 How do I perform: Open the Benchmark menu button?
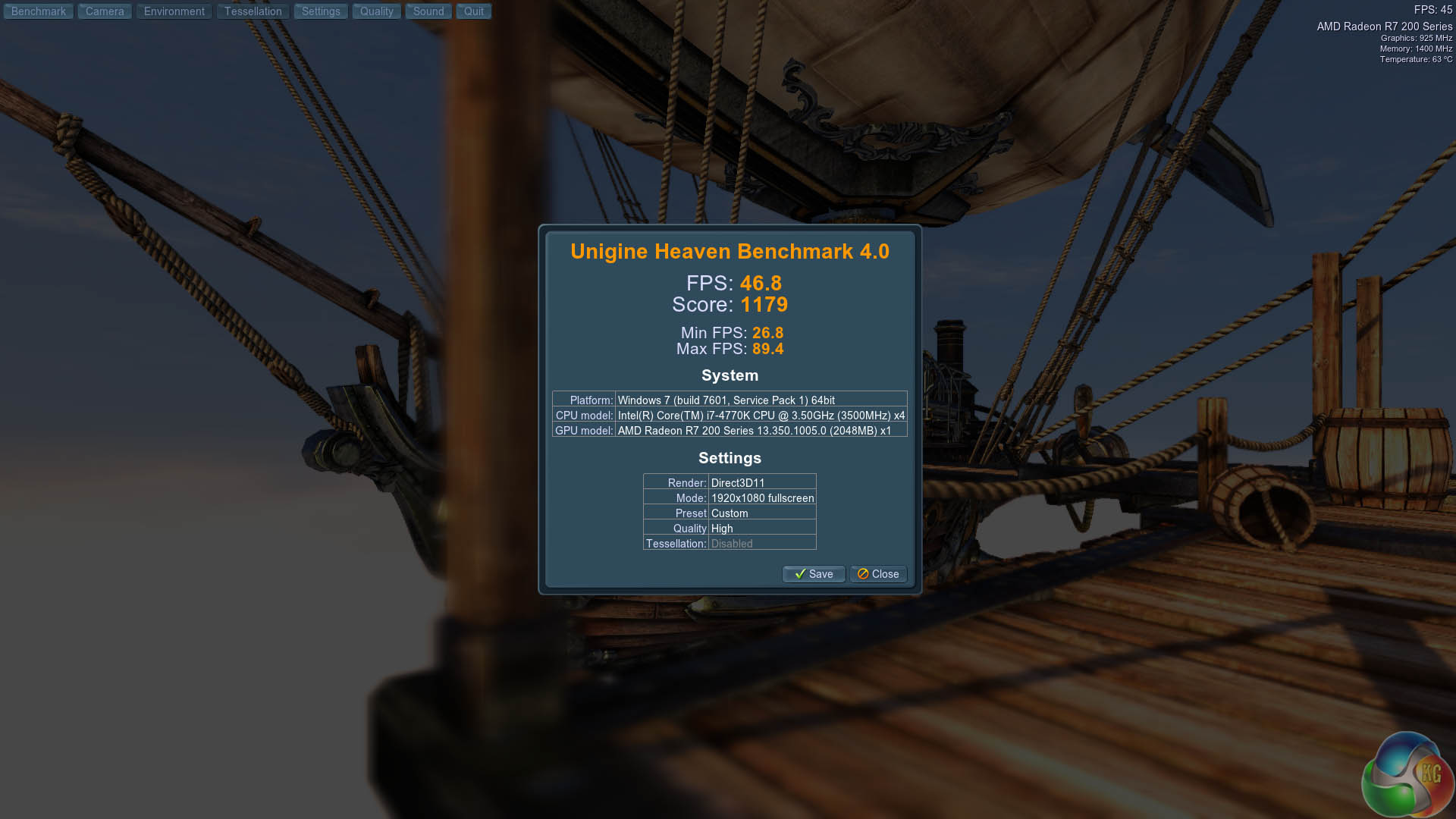[39, 11]
